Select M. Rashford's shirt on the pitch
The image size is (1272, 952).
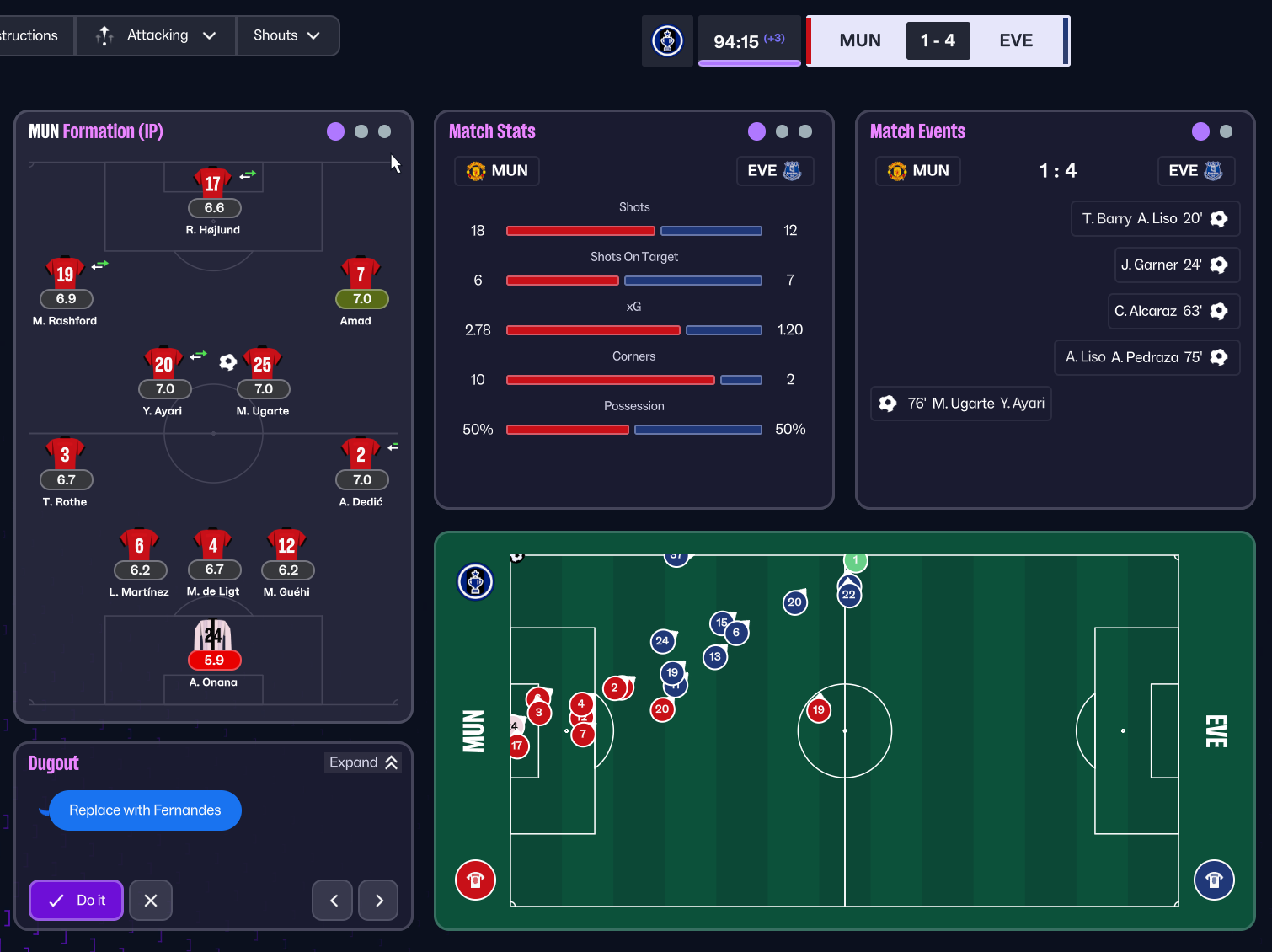[65, 275]
